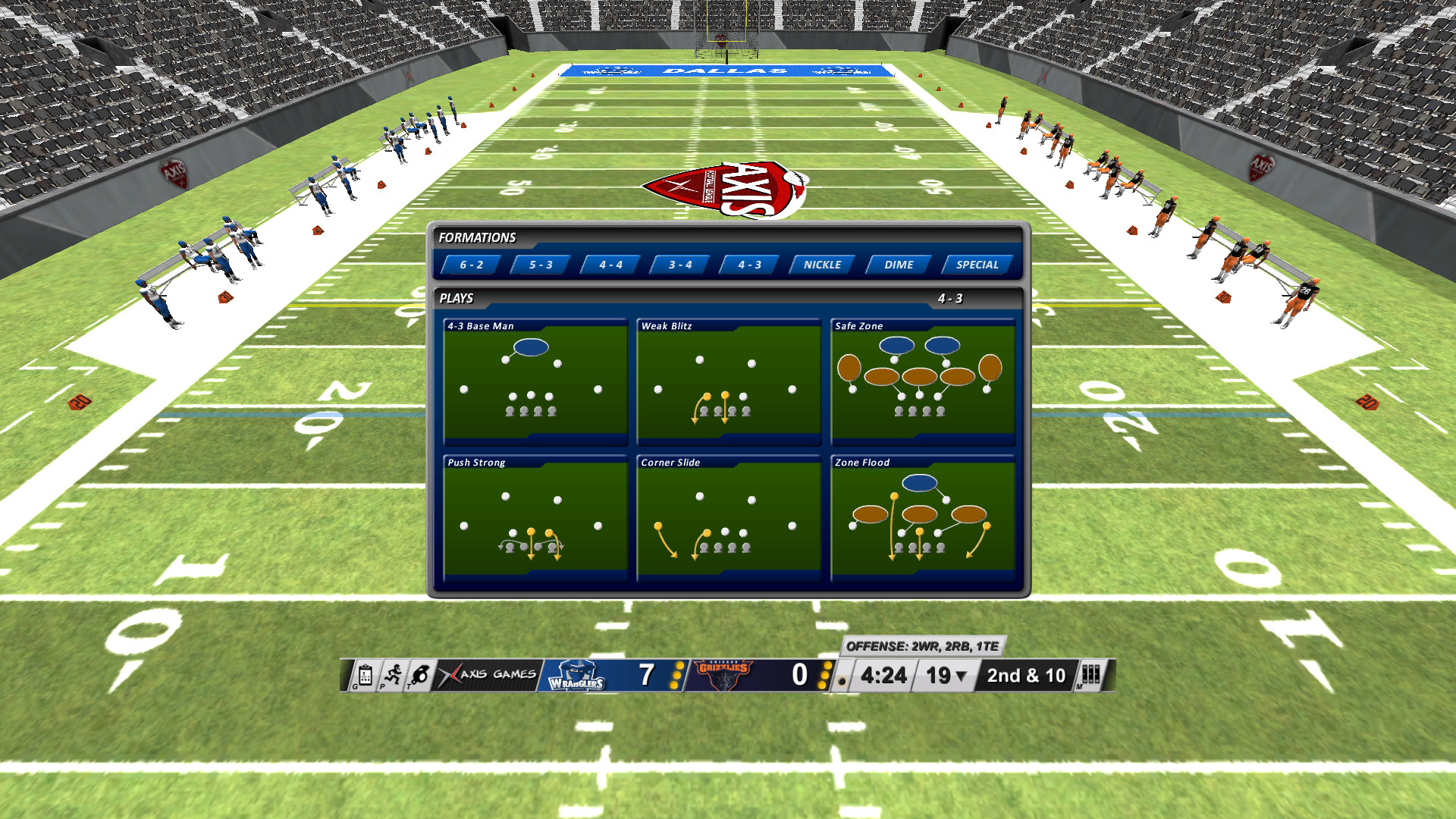Click the running player icon on scoreboard
The image size is (1456, 819).
pos(394,675)
